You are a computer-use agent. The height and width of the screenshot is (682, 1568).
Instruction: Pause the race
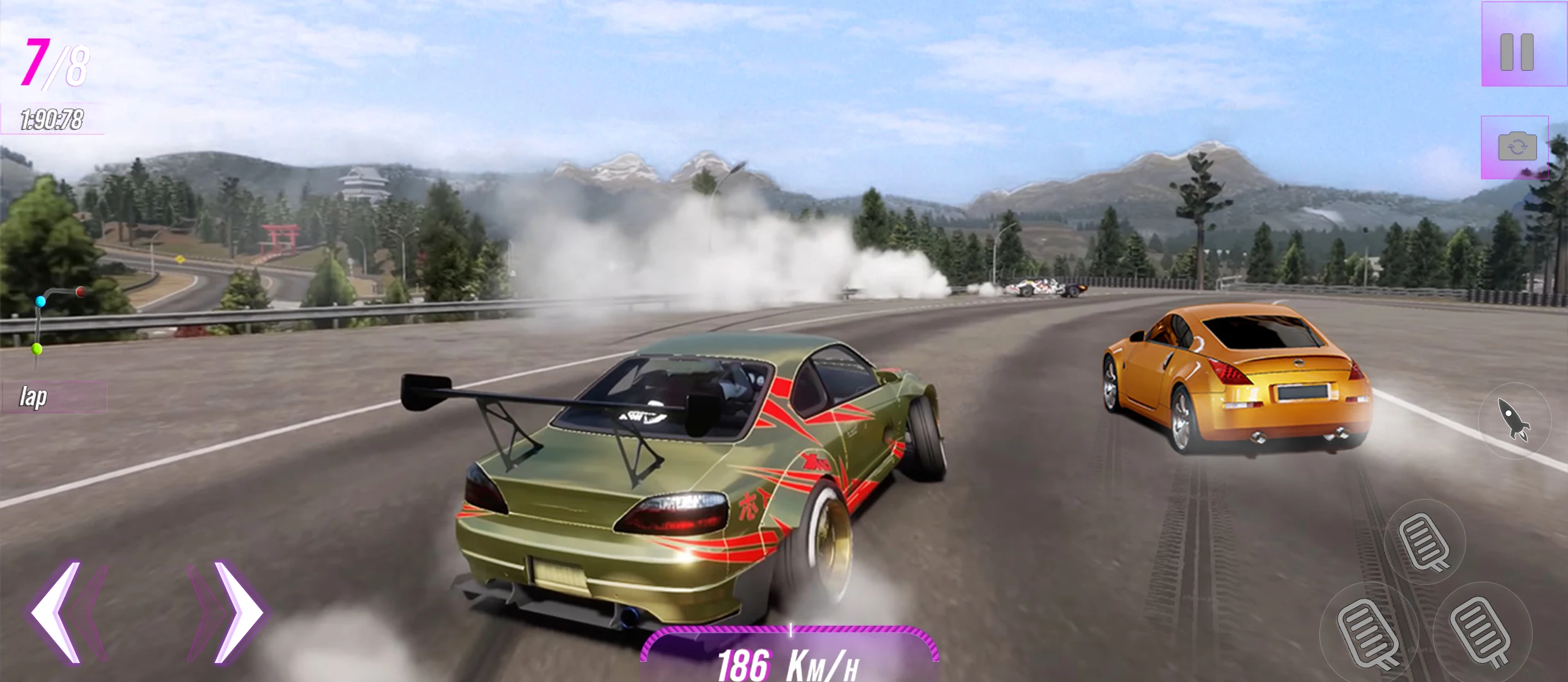pos(1516,52)
